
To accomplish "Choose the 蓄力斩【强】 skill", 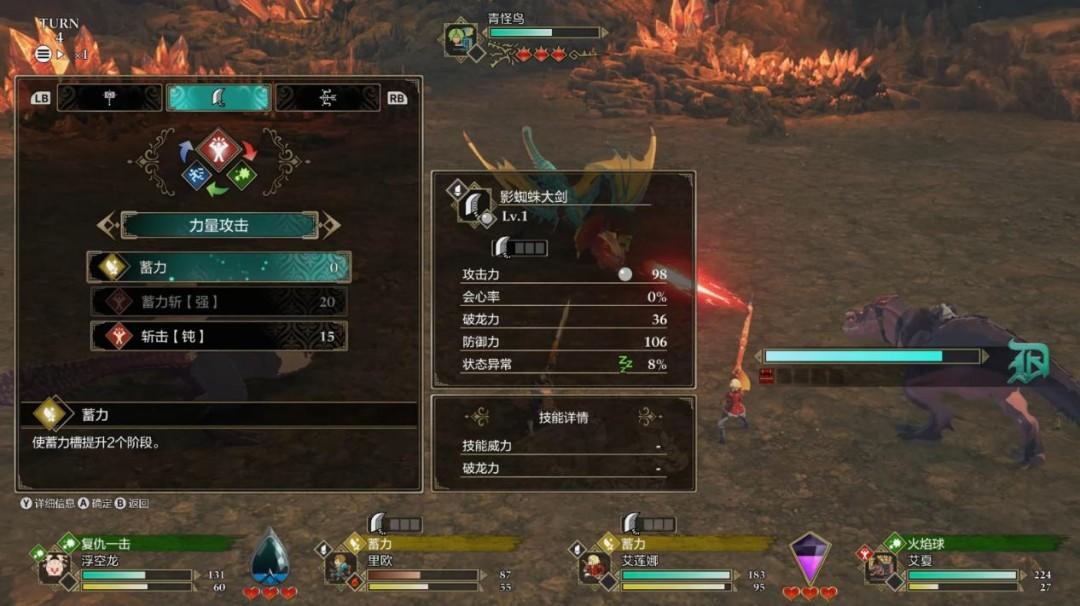I will [219, 301].
